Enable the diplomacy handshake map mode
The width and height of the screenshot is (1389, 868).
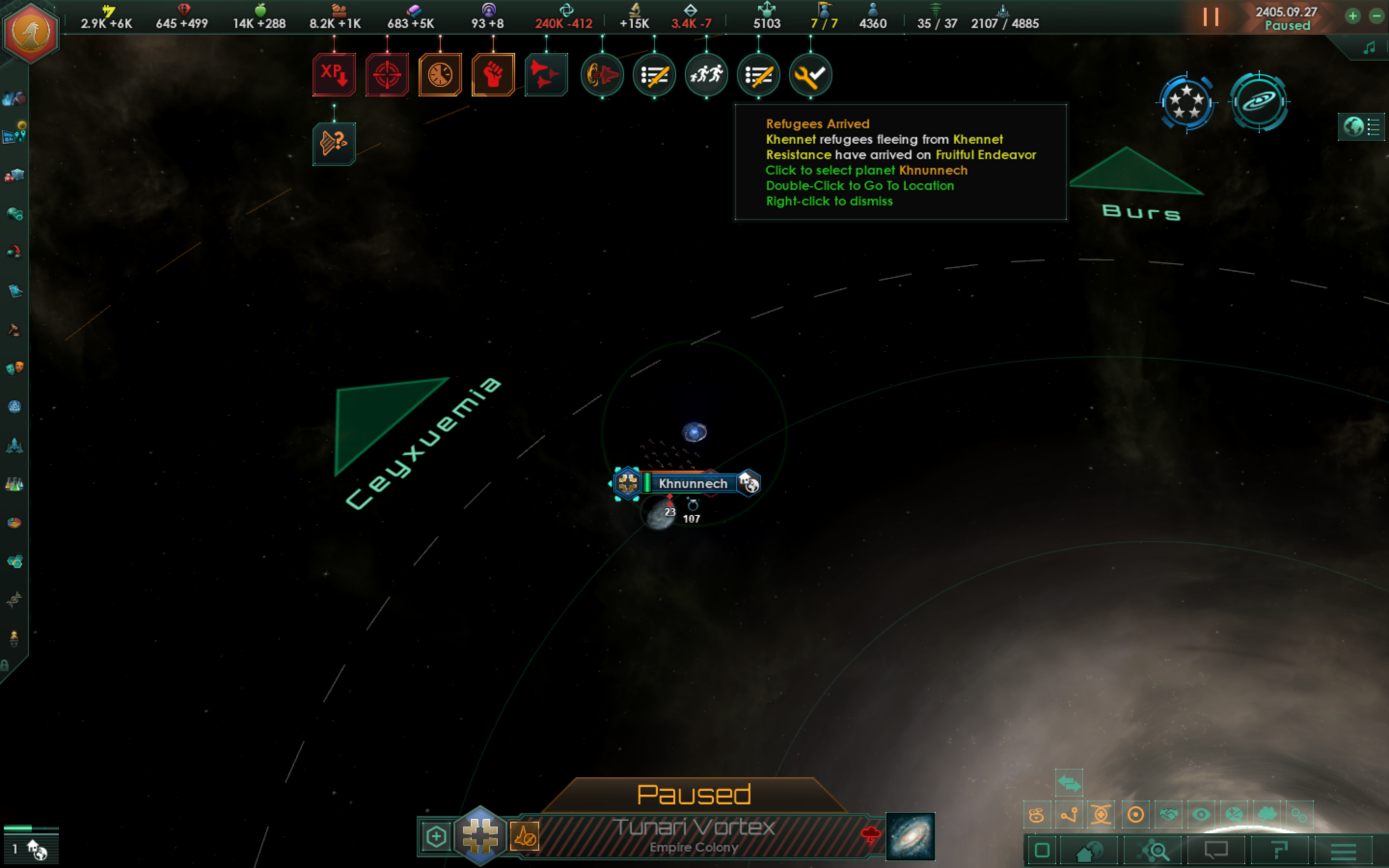pyautogui.click(x=1168, y=814)
